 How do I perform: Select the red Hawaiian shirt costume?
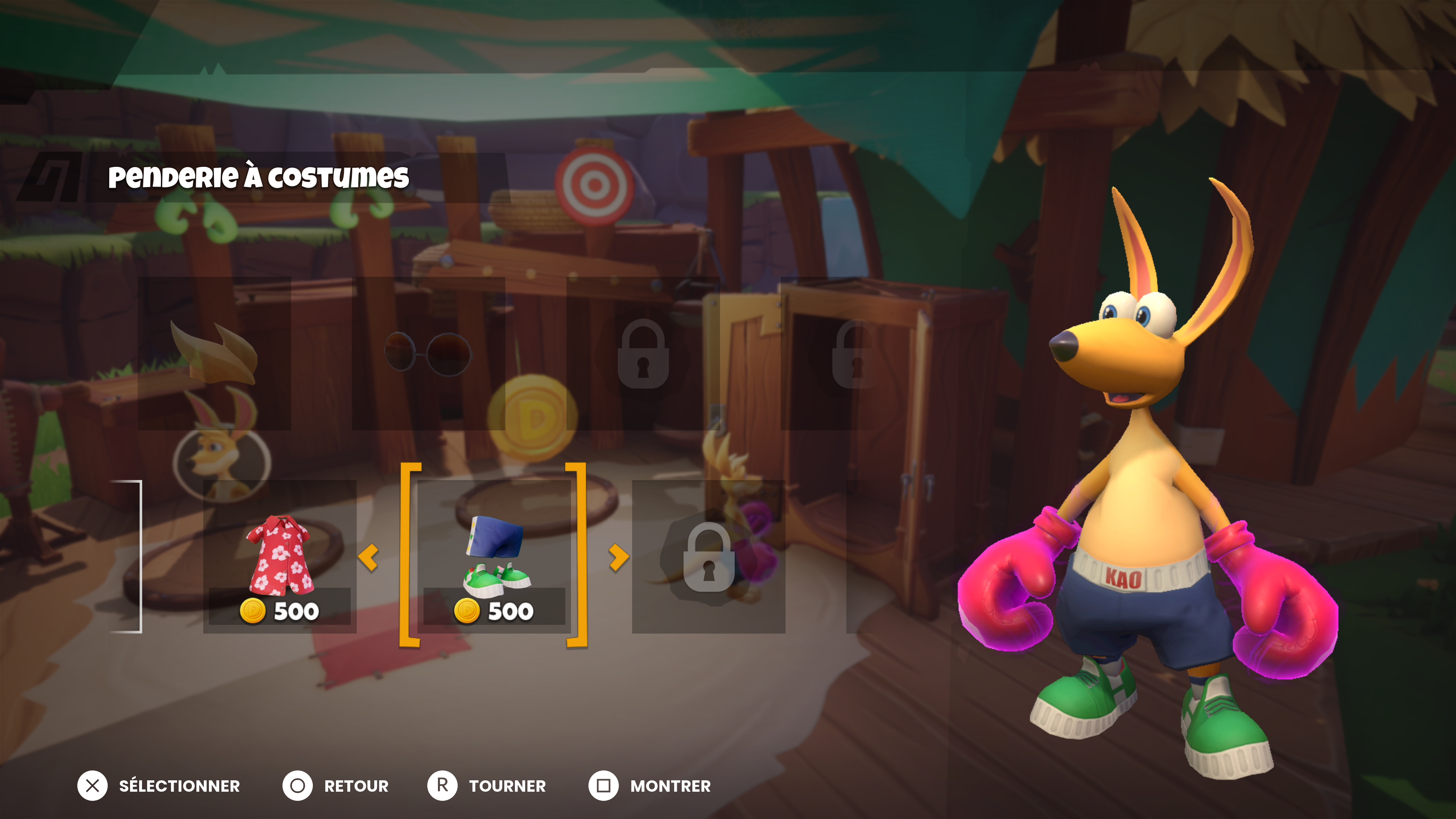[280, 557]
